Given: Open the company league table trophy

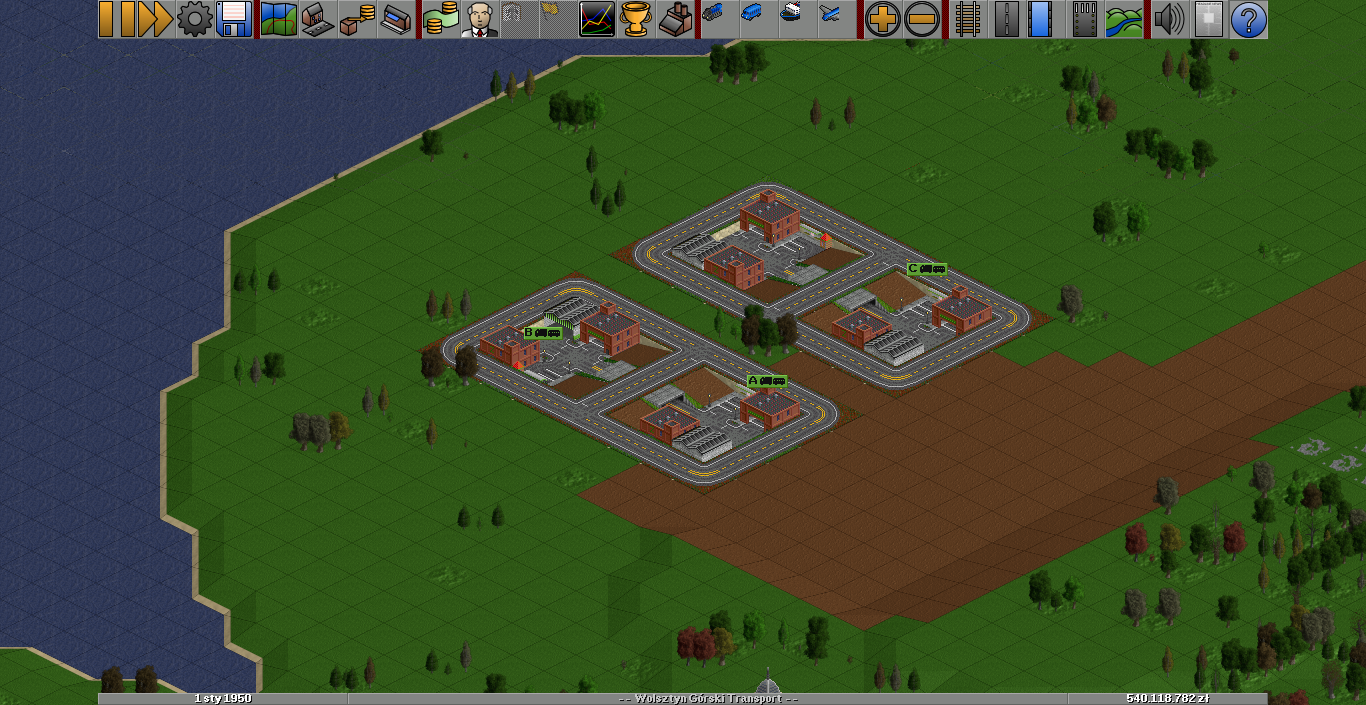Looking at the screenshot, I should (637, 19).
